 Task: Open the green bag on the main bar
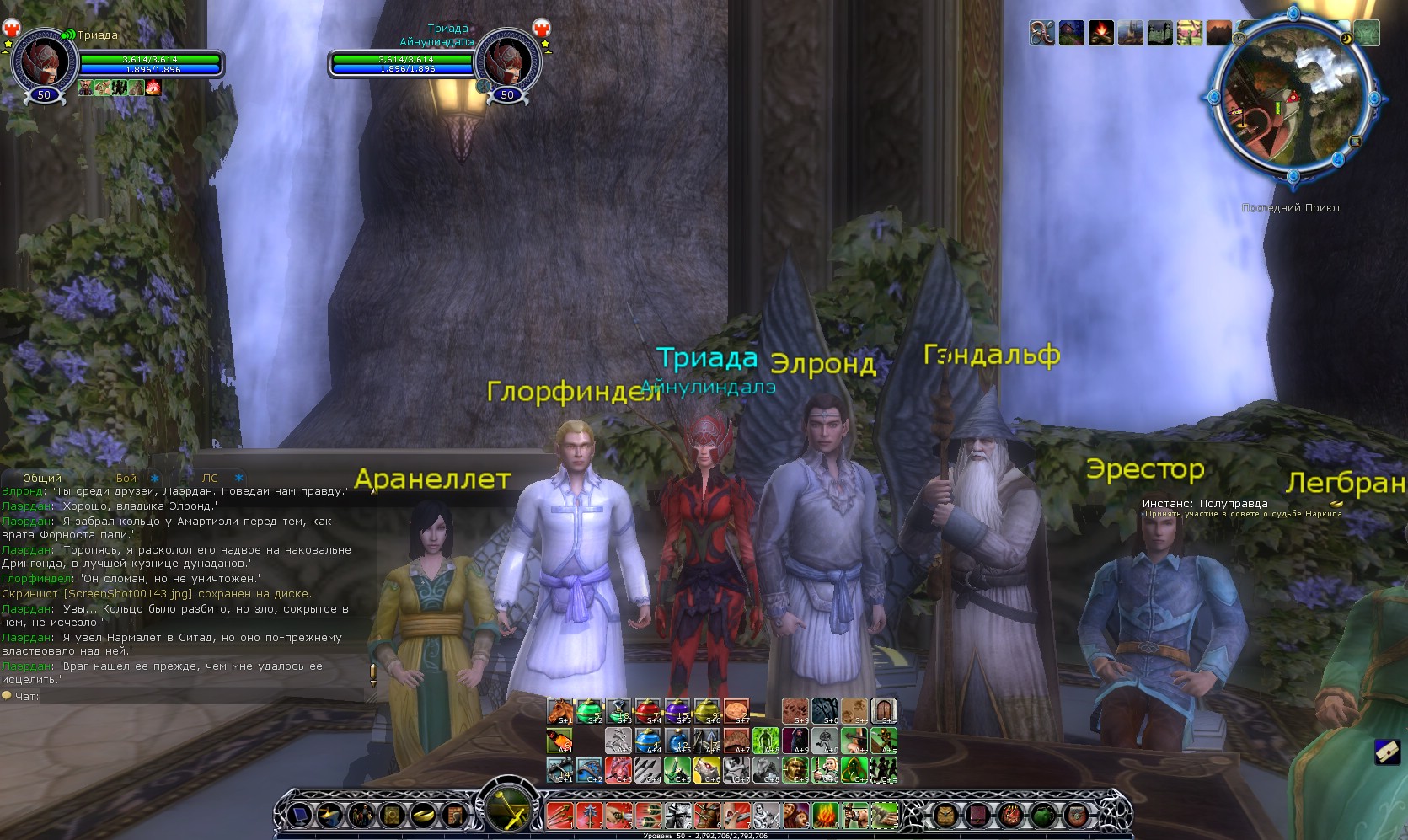(1044, 816)
